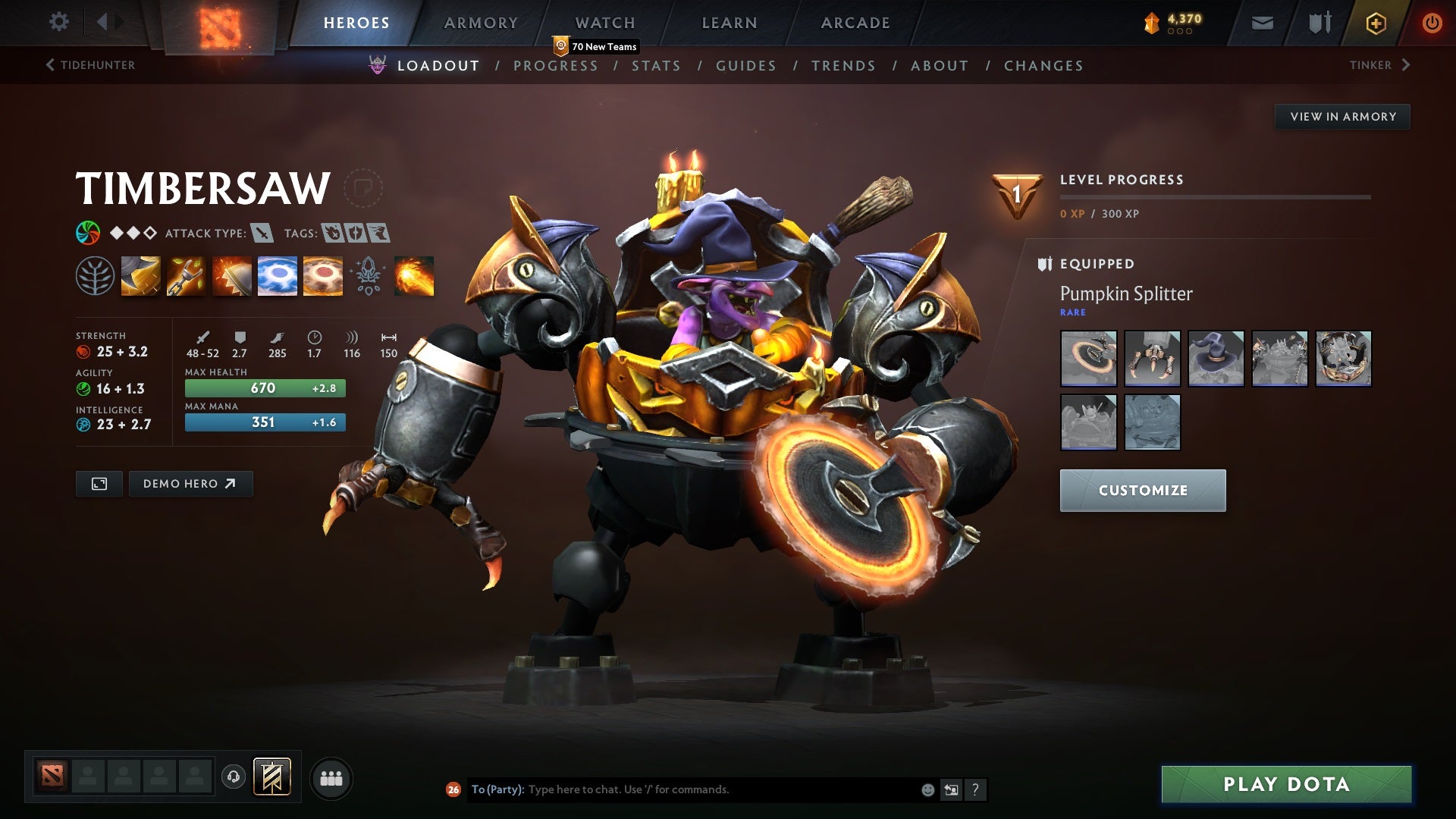Image resolution: width=1456 pixels, height=819 pixels.
Task: Open the ARCADE menu
Action: [x=855, y=22]
